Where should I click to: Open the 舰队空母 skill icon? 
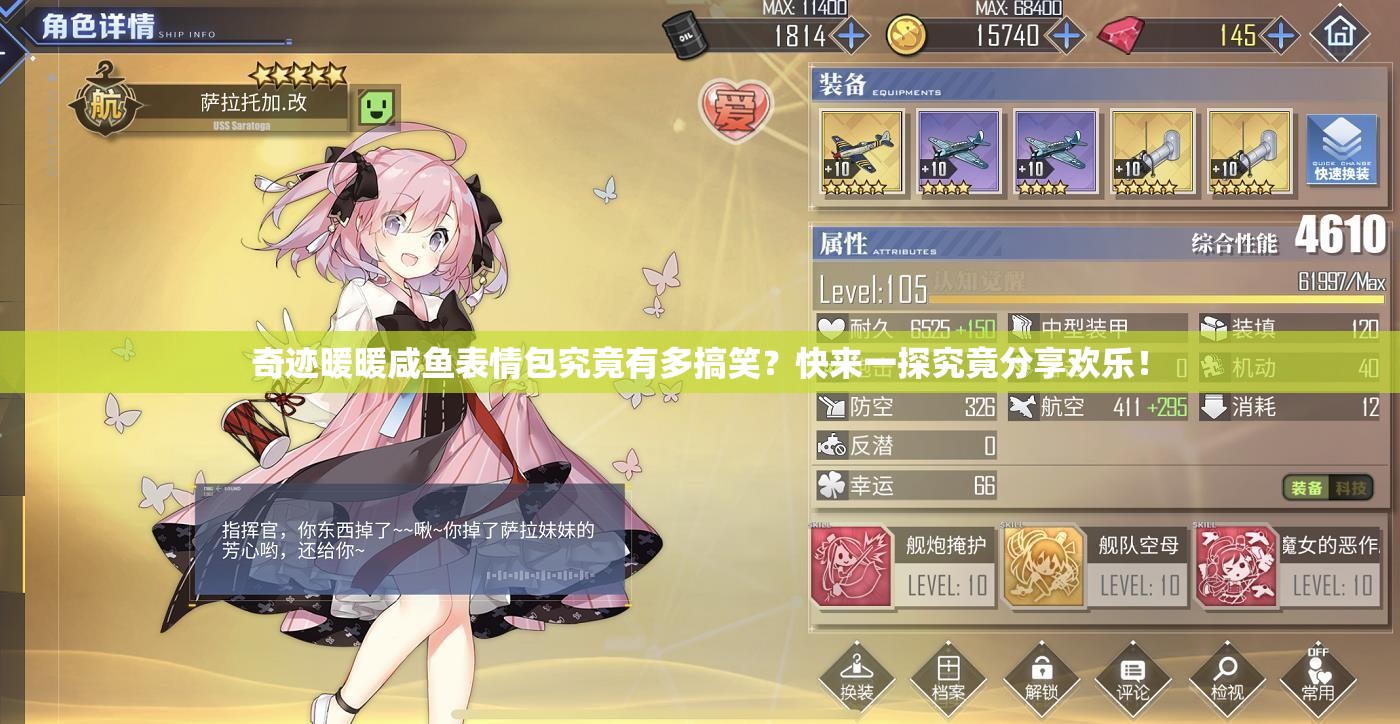(1045, 566)
